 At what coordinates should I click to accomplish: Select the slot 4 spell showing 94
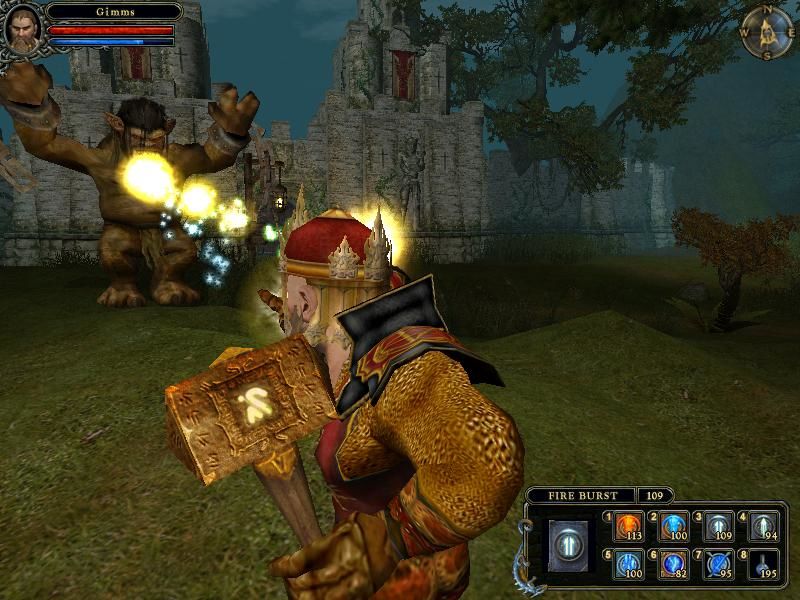pos(763,526)
